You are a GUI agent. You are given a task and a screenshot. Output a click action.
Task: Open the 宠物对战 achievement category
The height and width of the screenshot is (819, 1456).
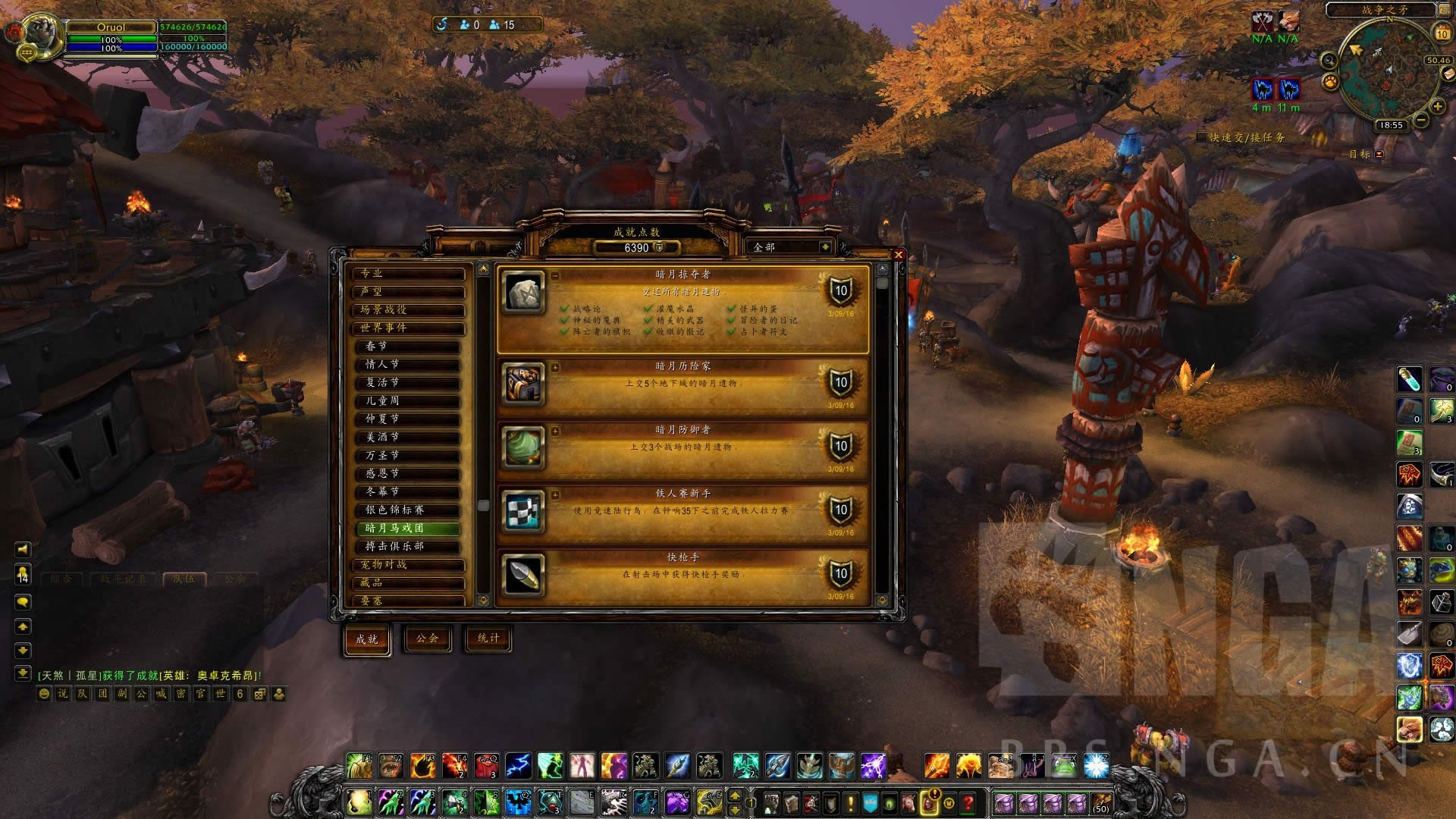pos(408,564)
